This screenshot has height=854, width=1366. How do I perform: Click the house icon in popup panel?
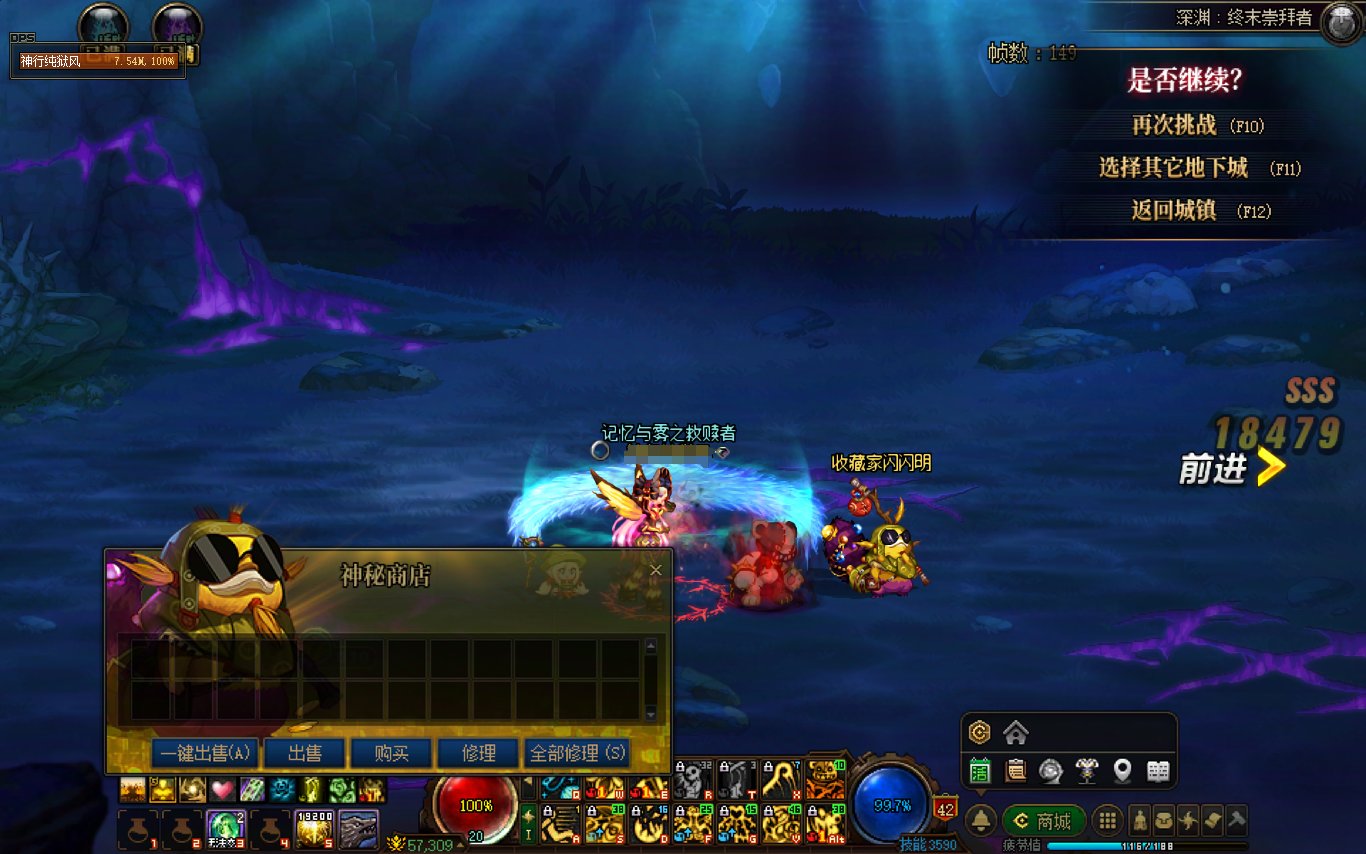[1016, 733]
